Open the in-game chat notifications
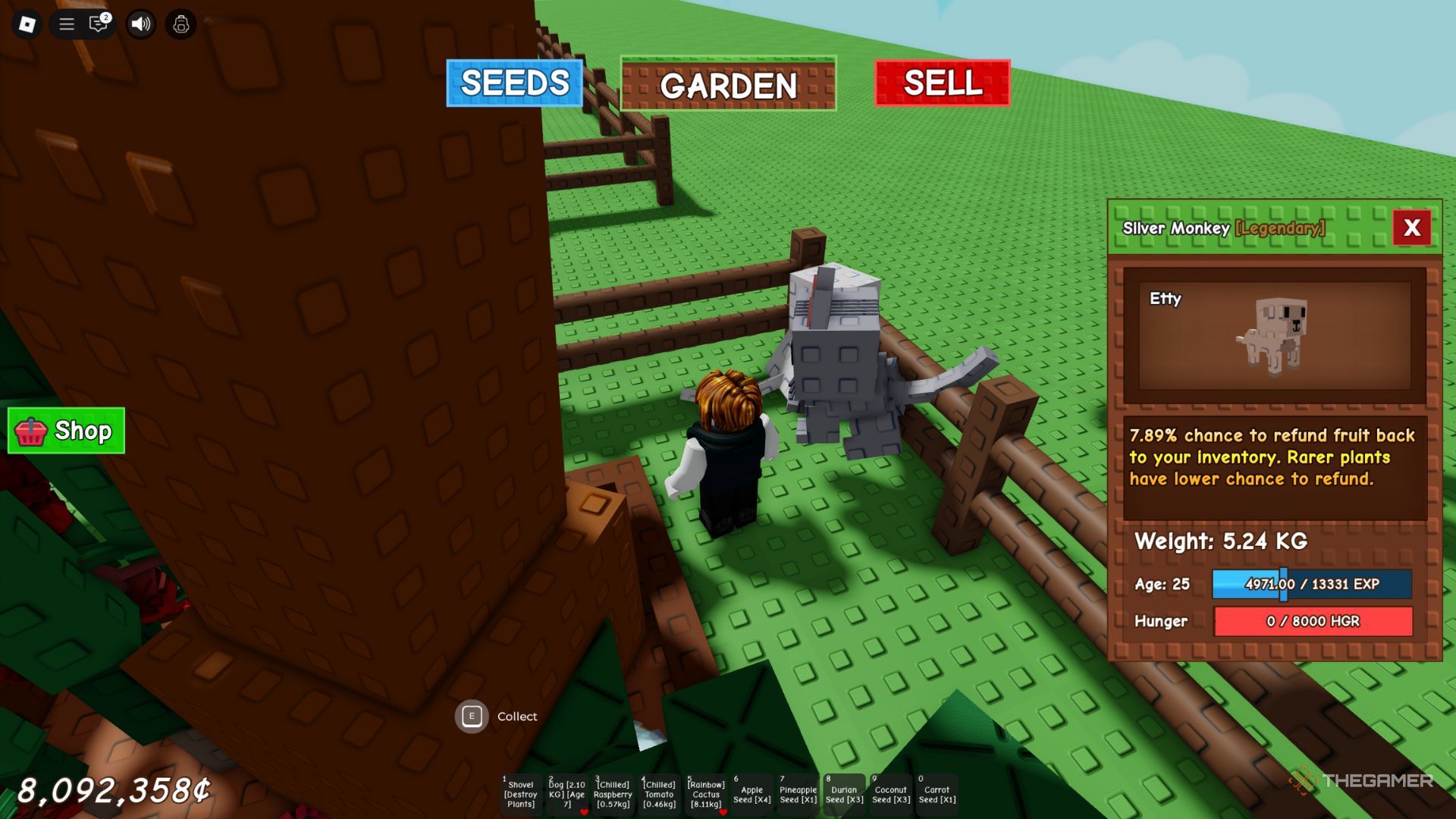This screenshot has width=1456, height=819. pyautogui.click(x=97, y=24)
